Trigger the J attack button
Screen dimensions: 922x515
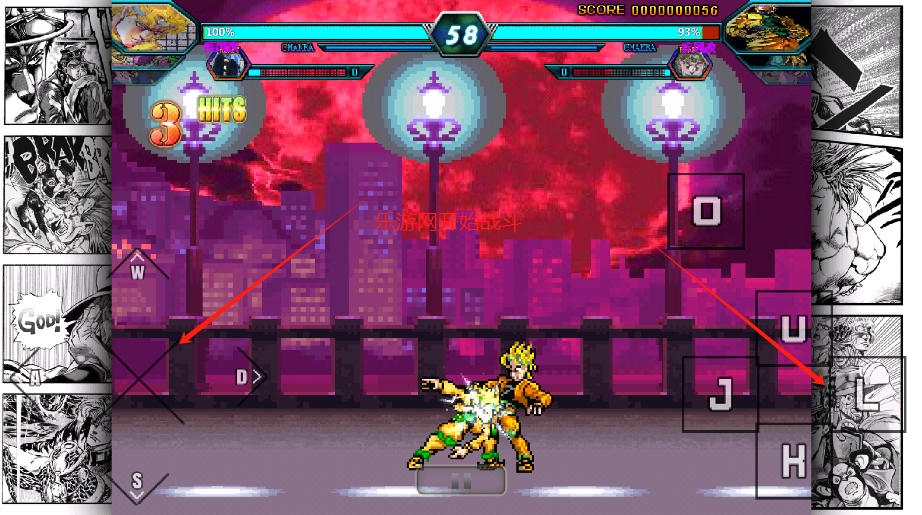pyautogui.click(x=720, y=394)
